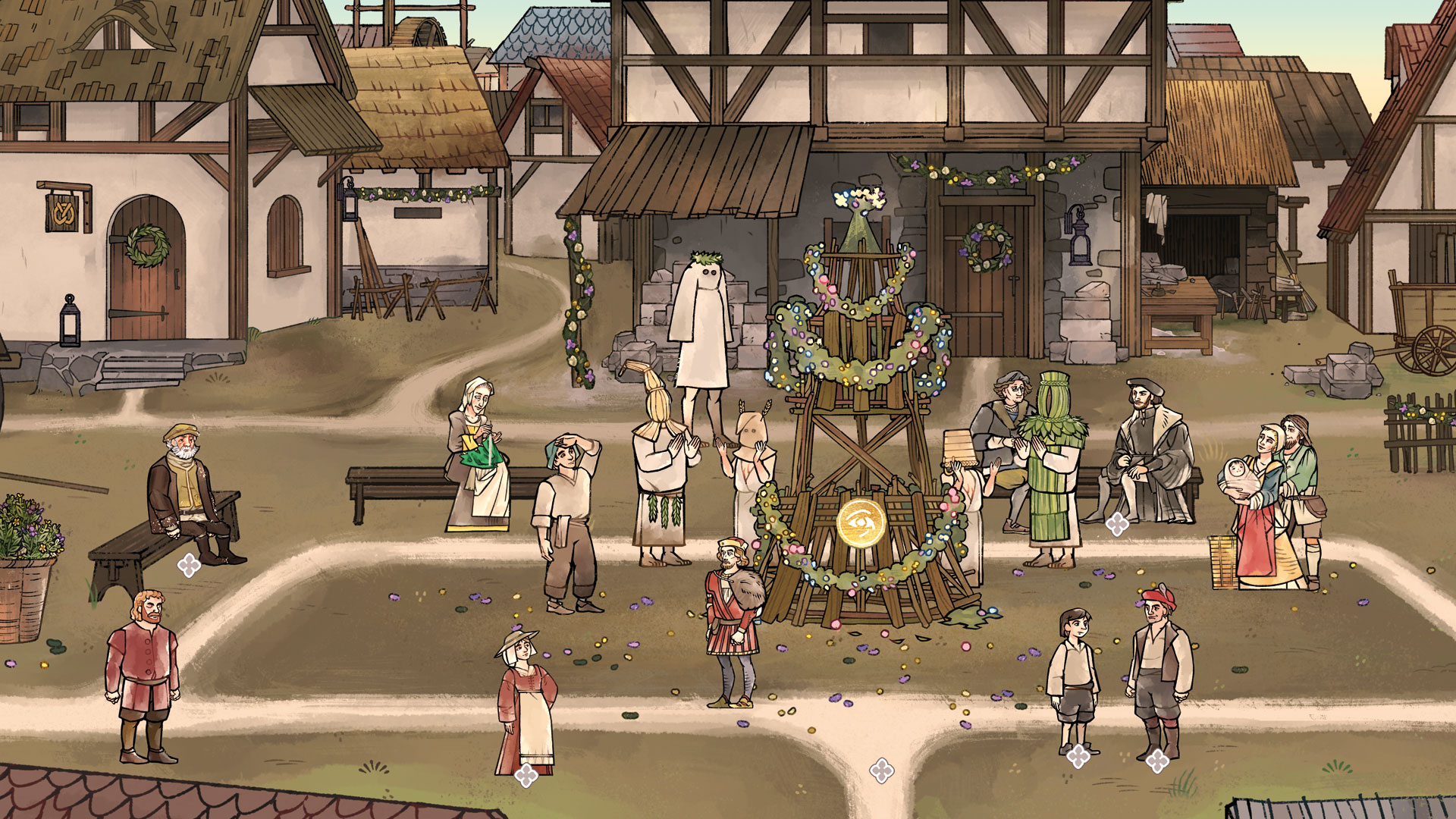Screen dimensions: 1456x819
Task: Choose the marker below the woman in red dress
Action: [x=526, y=775]
